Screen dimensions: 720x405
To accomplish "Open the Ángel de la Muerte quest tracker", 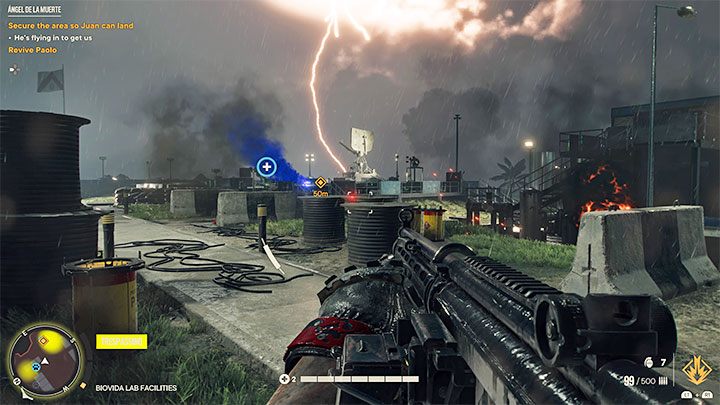I will 33,9.
